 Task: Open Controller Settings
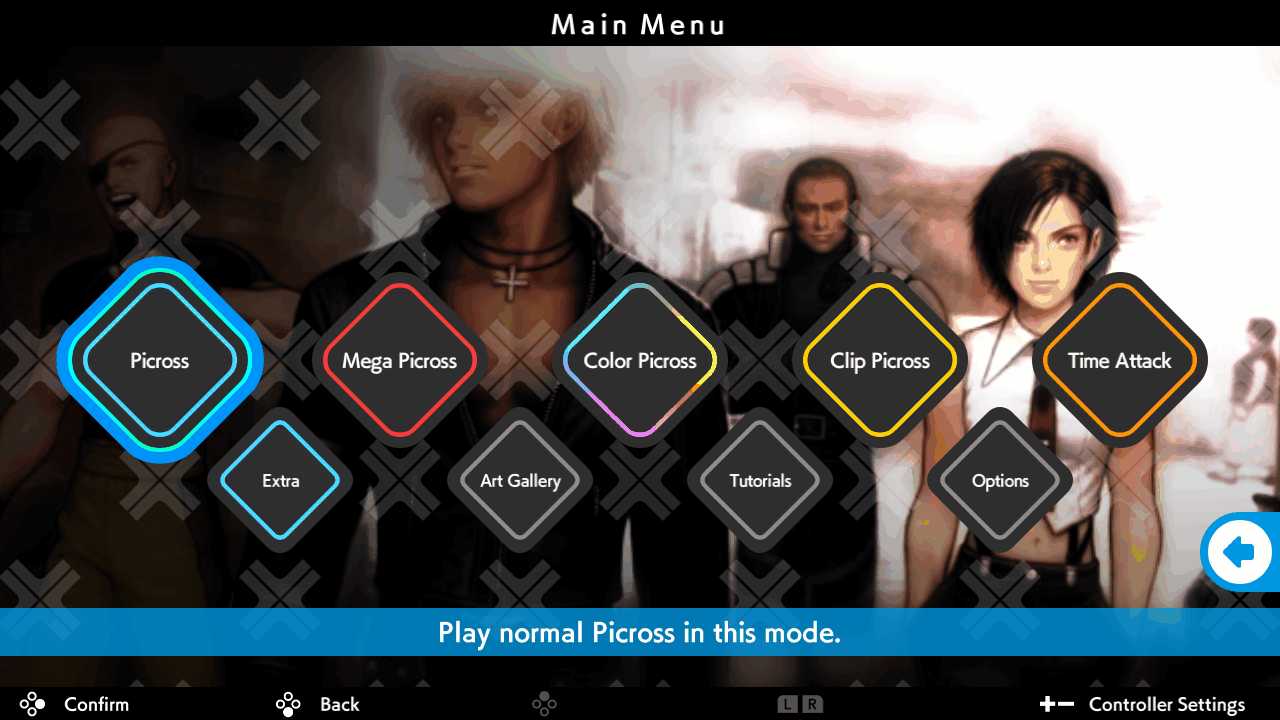tap(1166, 704)
